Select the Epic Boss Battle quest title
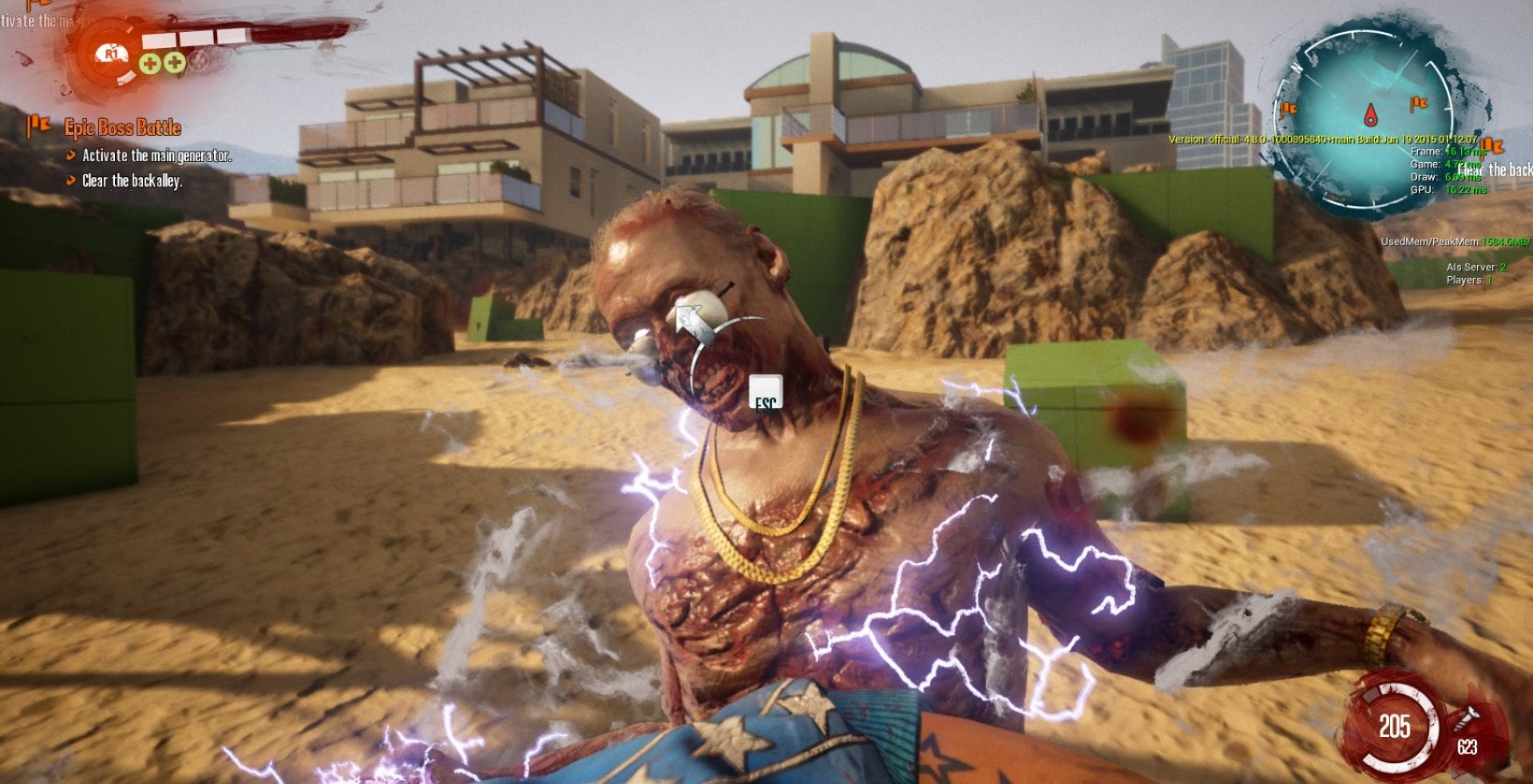The width and height of the screenshot is (1533, 784). [x=123, y=128]
